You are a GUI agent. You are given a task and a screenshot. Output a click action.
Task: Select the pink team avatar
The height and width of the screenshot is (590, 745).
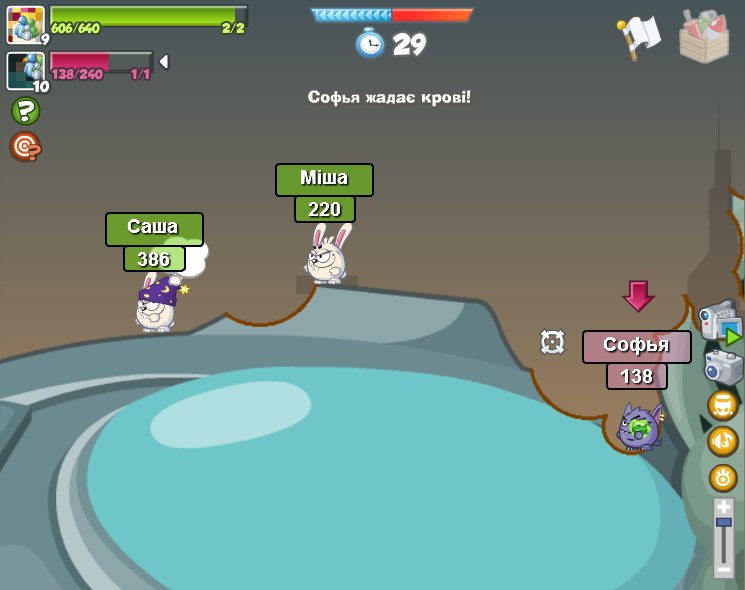pos(24,70)
